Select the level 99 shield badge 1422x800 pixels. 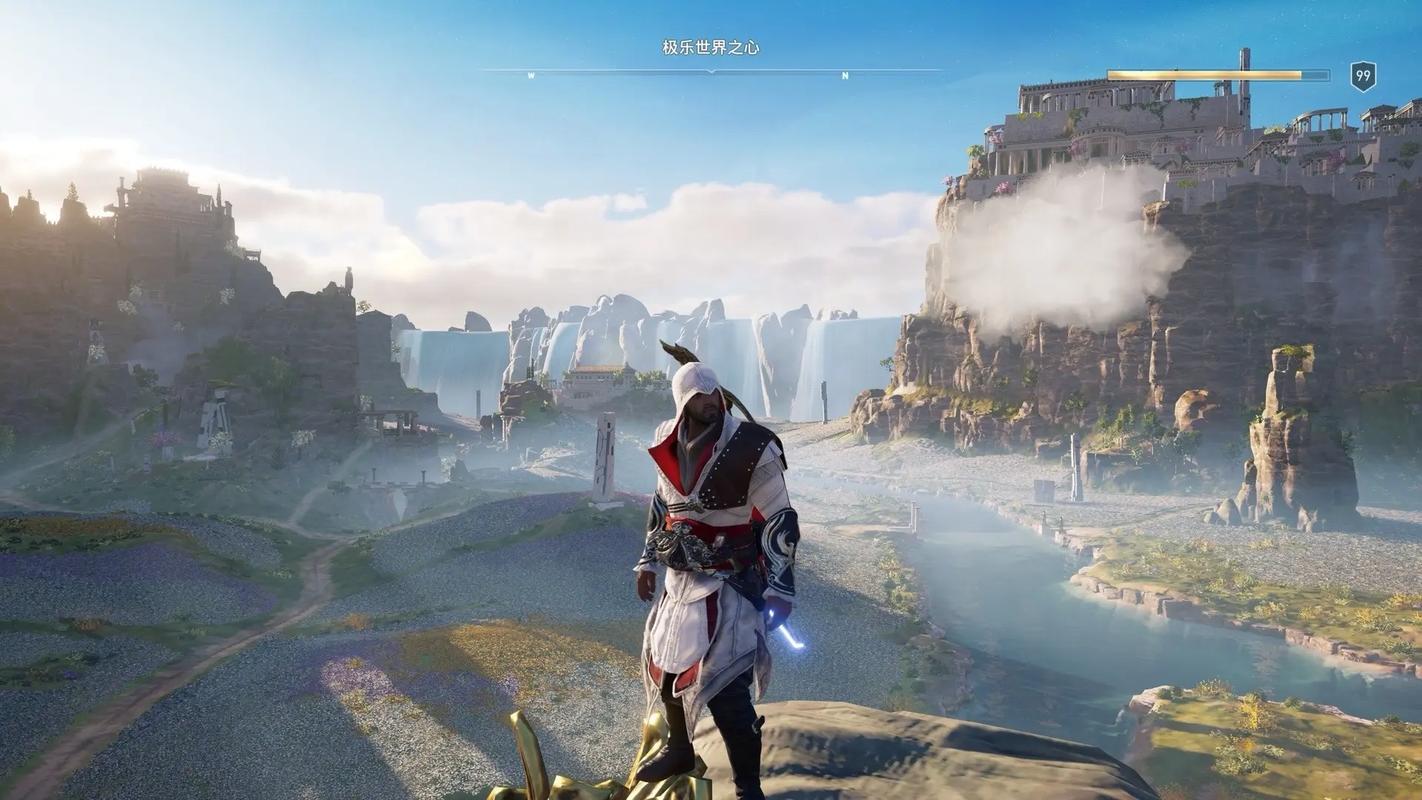pyautogui.click(x=1363, y=76)
